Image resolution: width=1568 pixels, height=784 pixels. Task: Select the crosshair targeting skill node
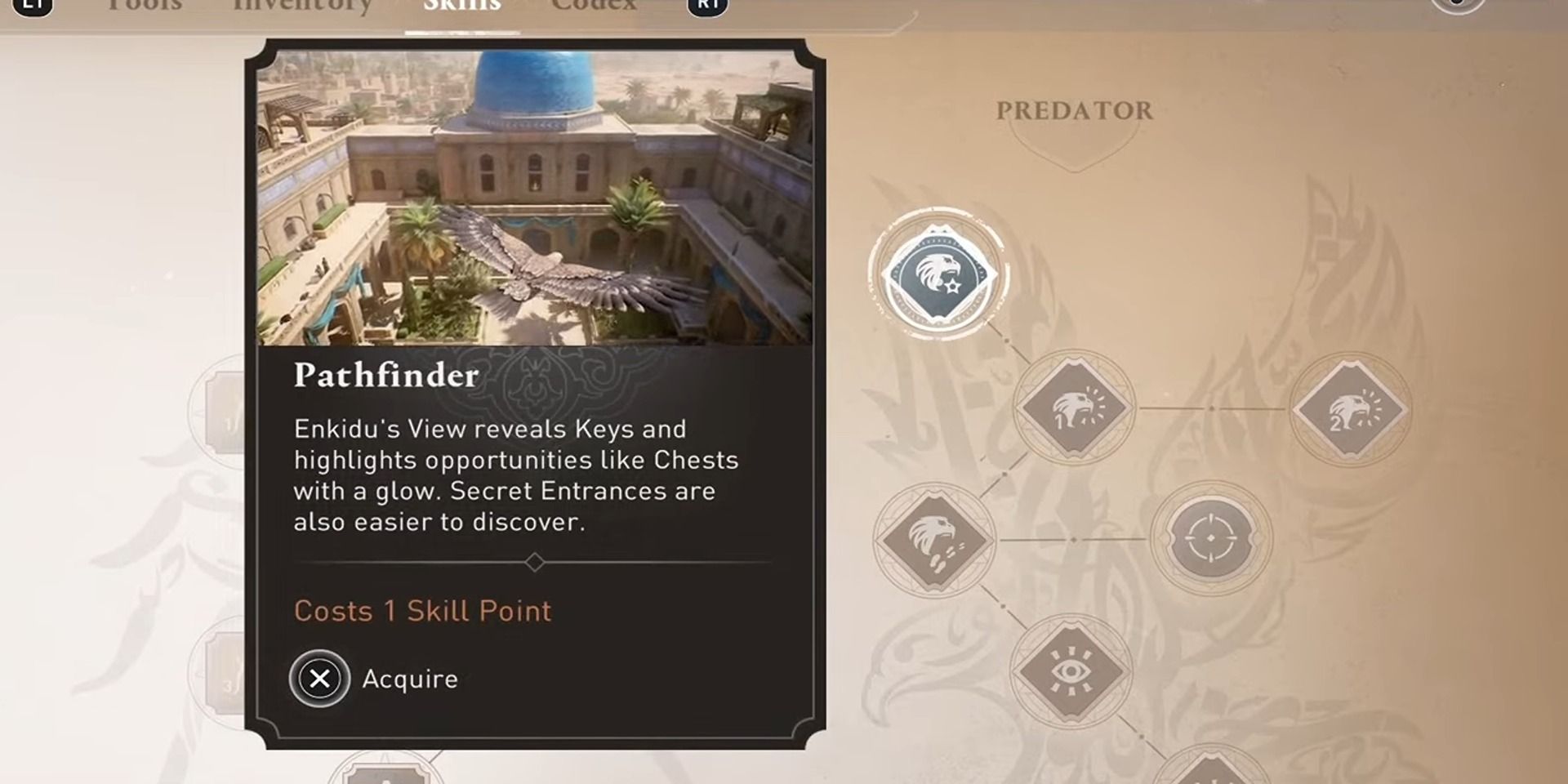coord(1210,539)
